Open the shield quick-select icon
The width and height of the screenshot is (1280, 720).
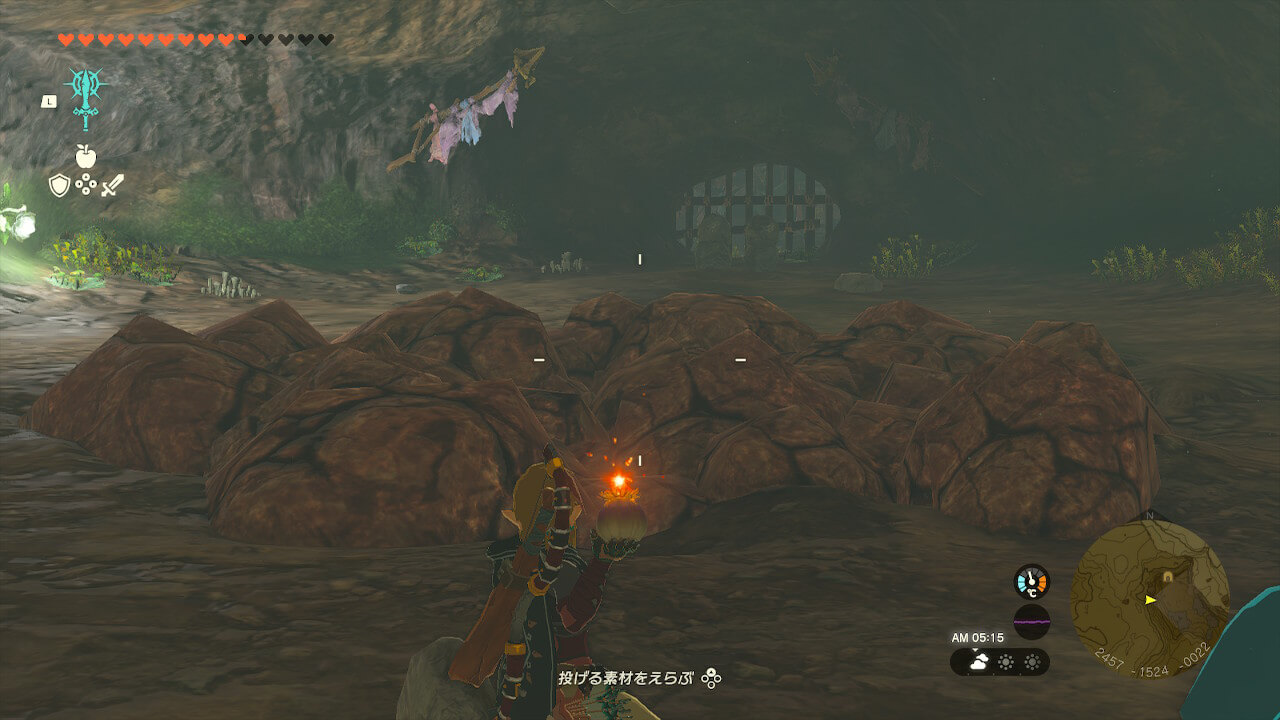click(59, 185)
